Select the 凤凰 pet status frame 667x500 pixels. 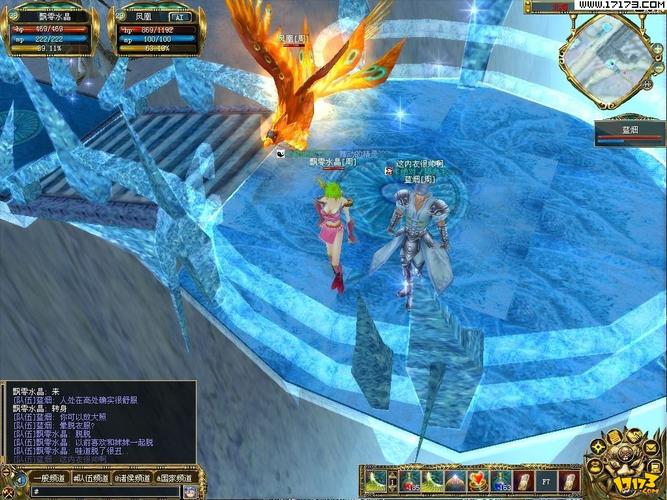click(x=153, y=32)
